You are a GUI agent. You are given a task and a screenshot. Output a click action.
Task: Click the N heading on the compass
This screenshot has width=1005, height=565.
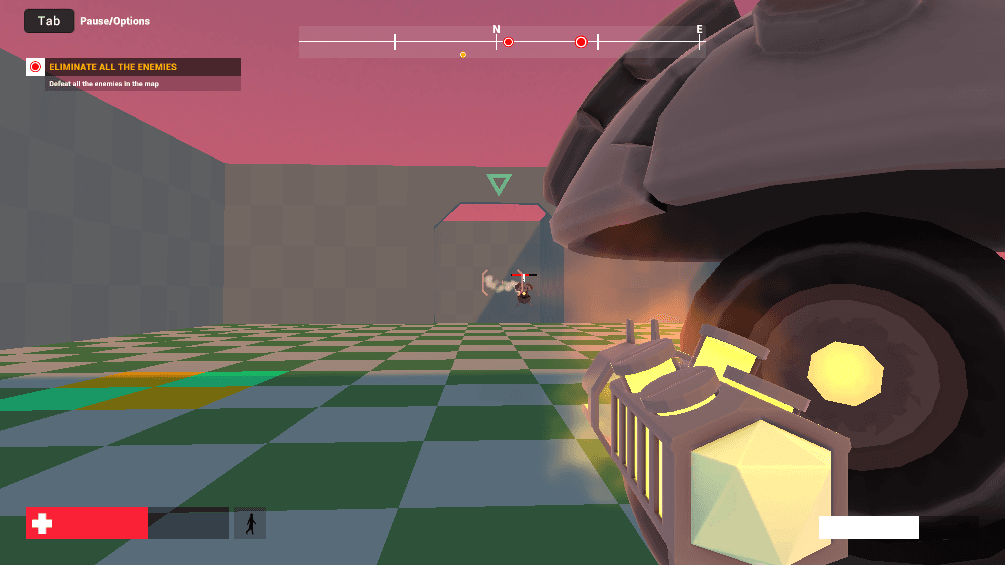(496, 30)
